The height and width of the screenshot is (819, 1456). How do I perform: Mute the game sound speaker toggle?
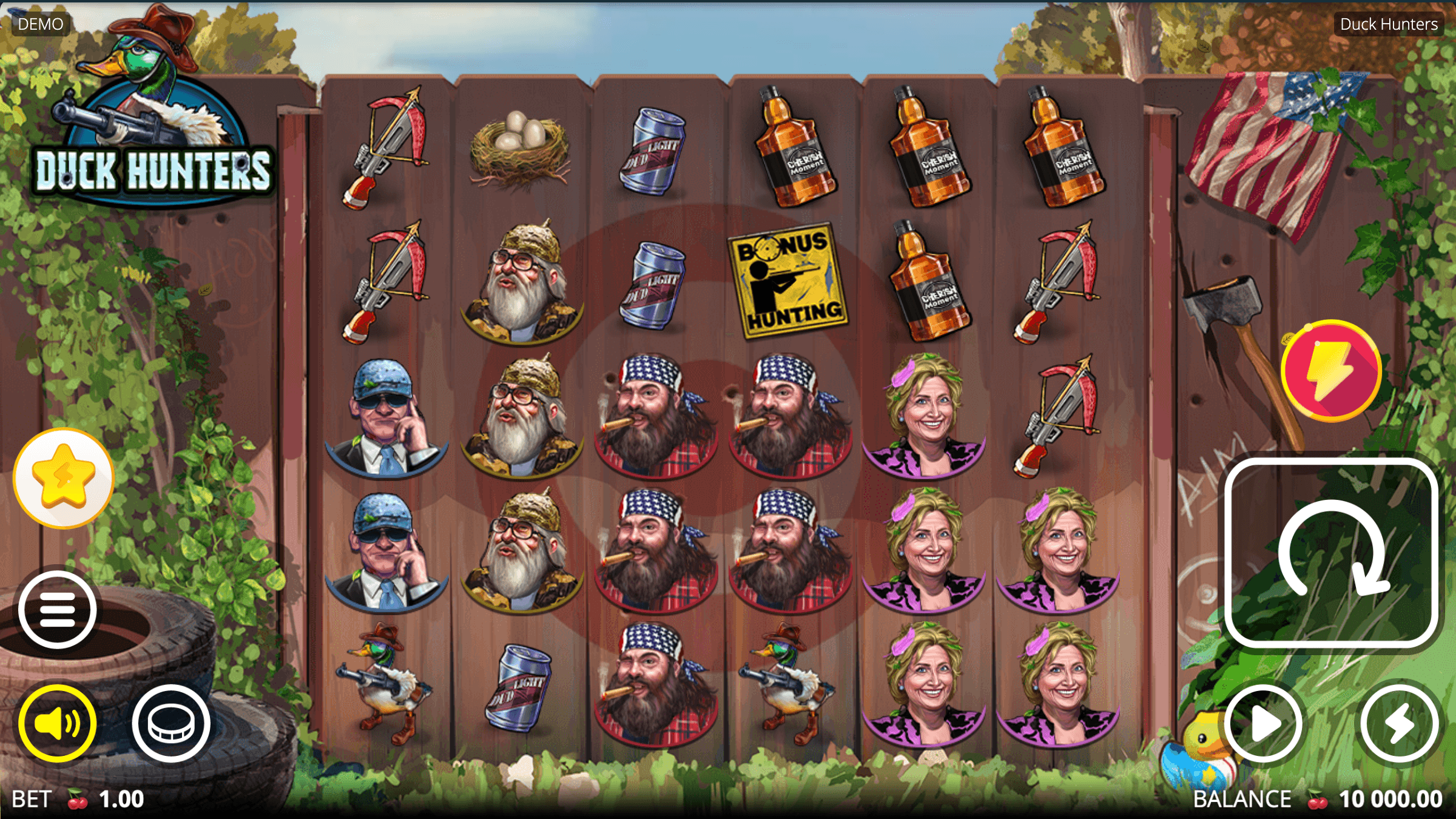(x=58, y=722)
